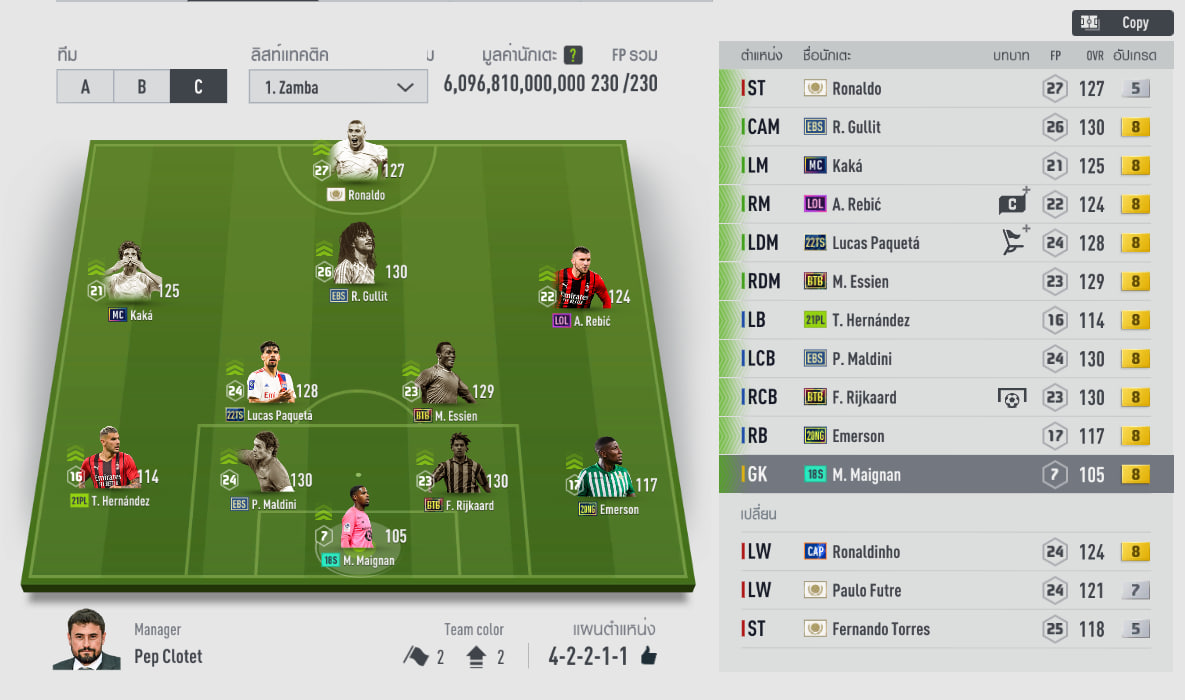Select substitute Fernando Torres row
This screenshot has width=1185, height=700.
click(x=945, y=629)
